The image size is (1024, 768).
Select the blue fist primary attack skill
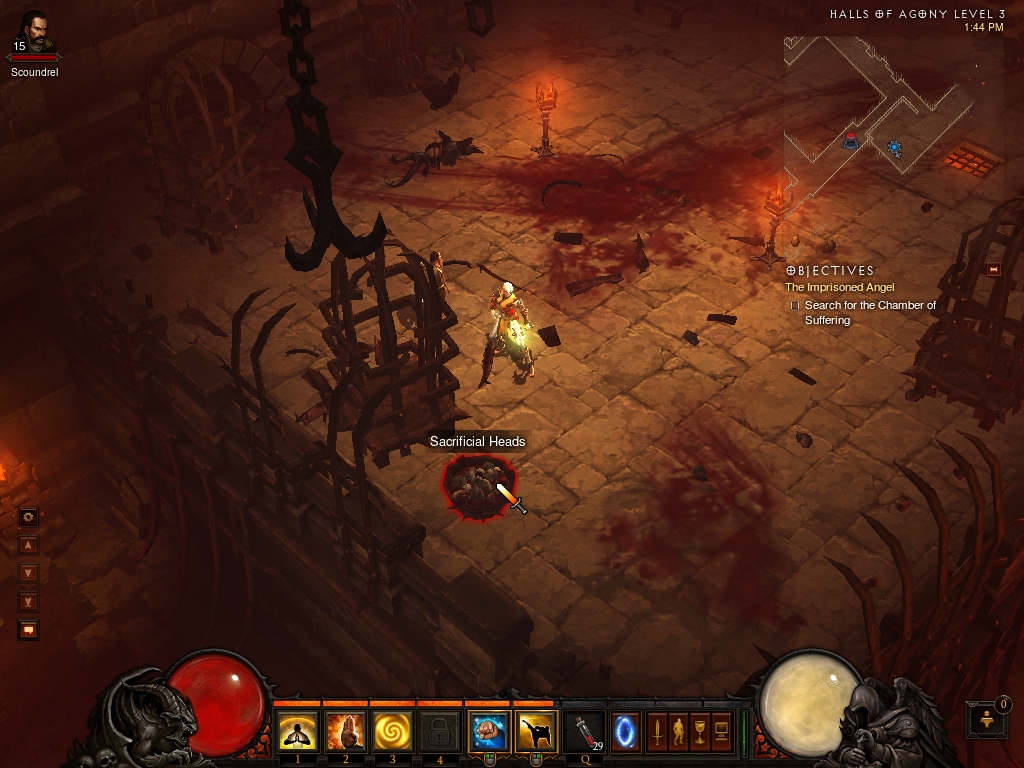(489, 731)
